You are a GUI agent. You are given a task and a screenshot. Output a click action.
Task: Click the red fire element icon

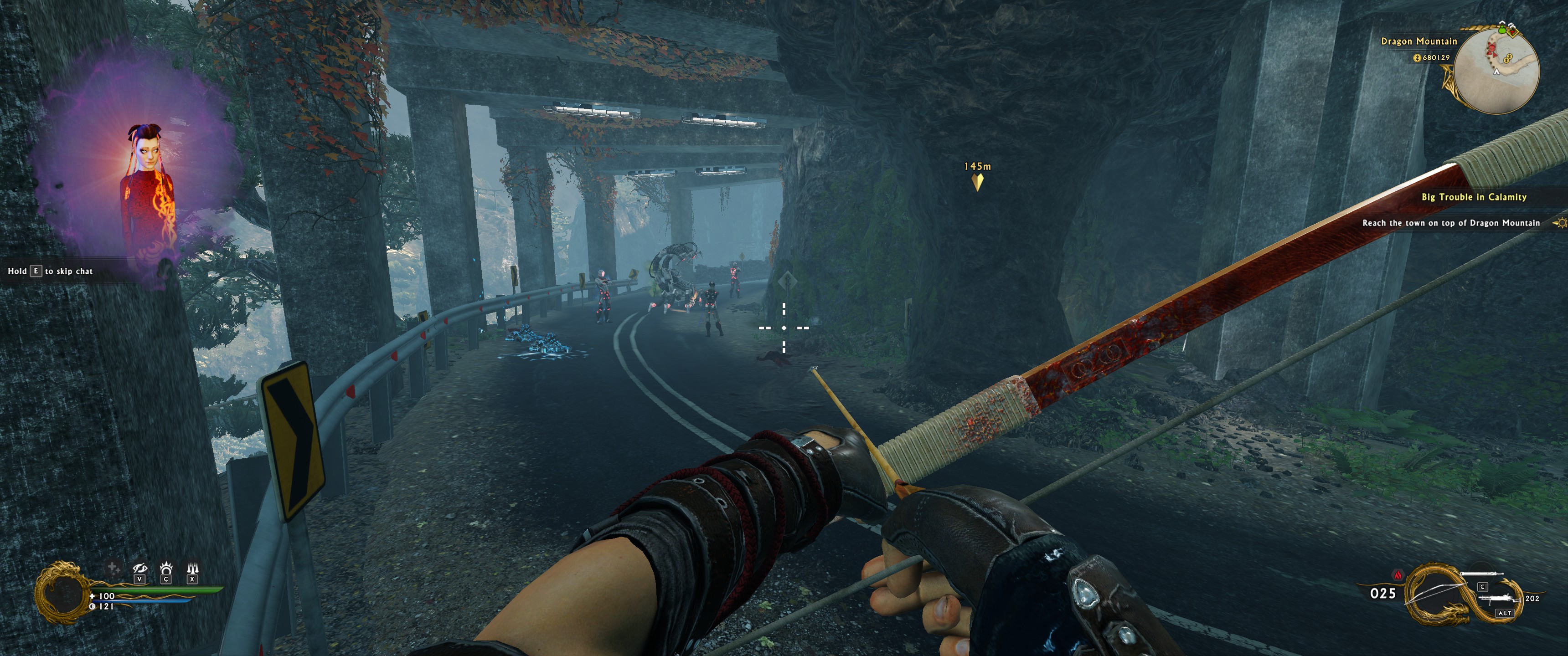point(1398,574)
